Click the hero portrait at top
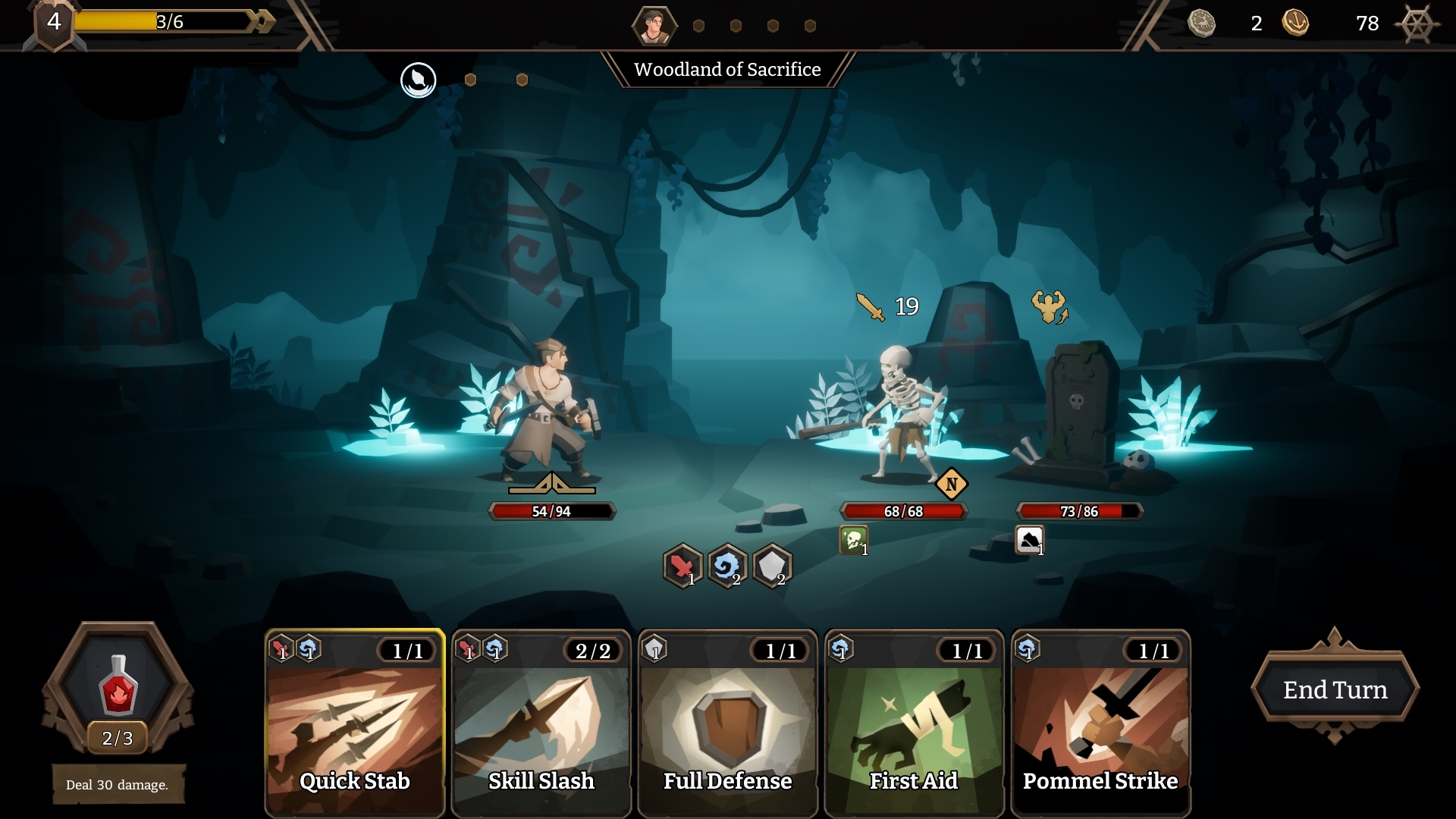1456x819 pixels. pyautogui.click(x=654, y=26)
